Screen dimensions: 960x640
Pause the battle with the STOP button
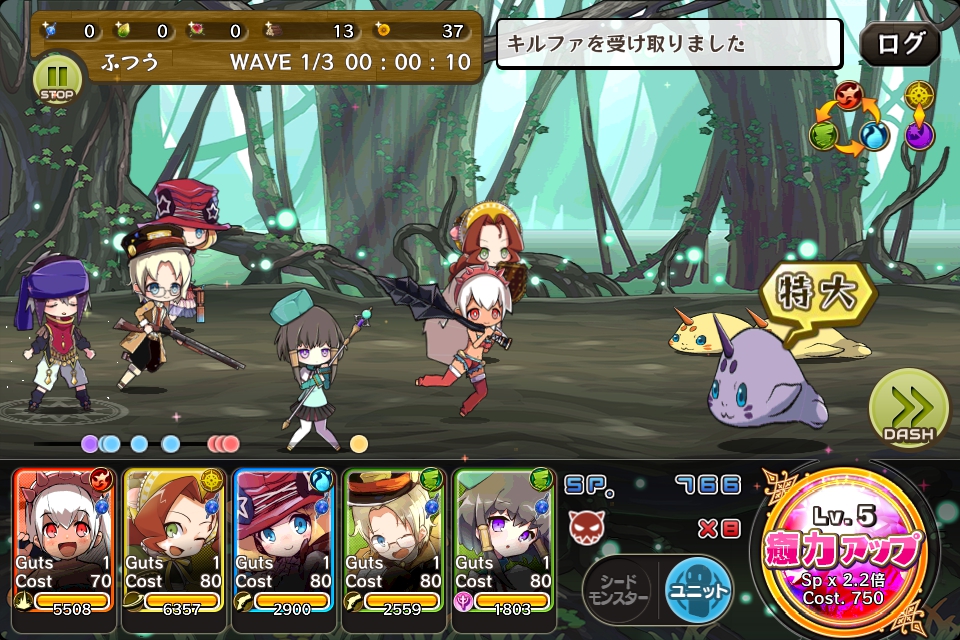[x=58, y=80]
